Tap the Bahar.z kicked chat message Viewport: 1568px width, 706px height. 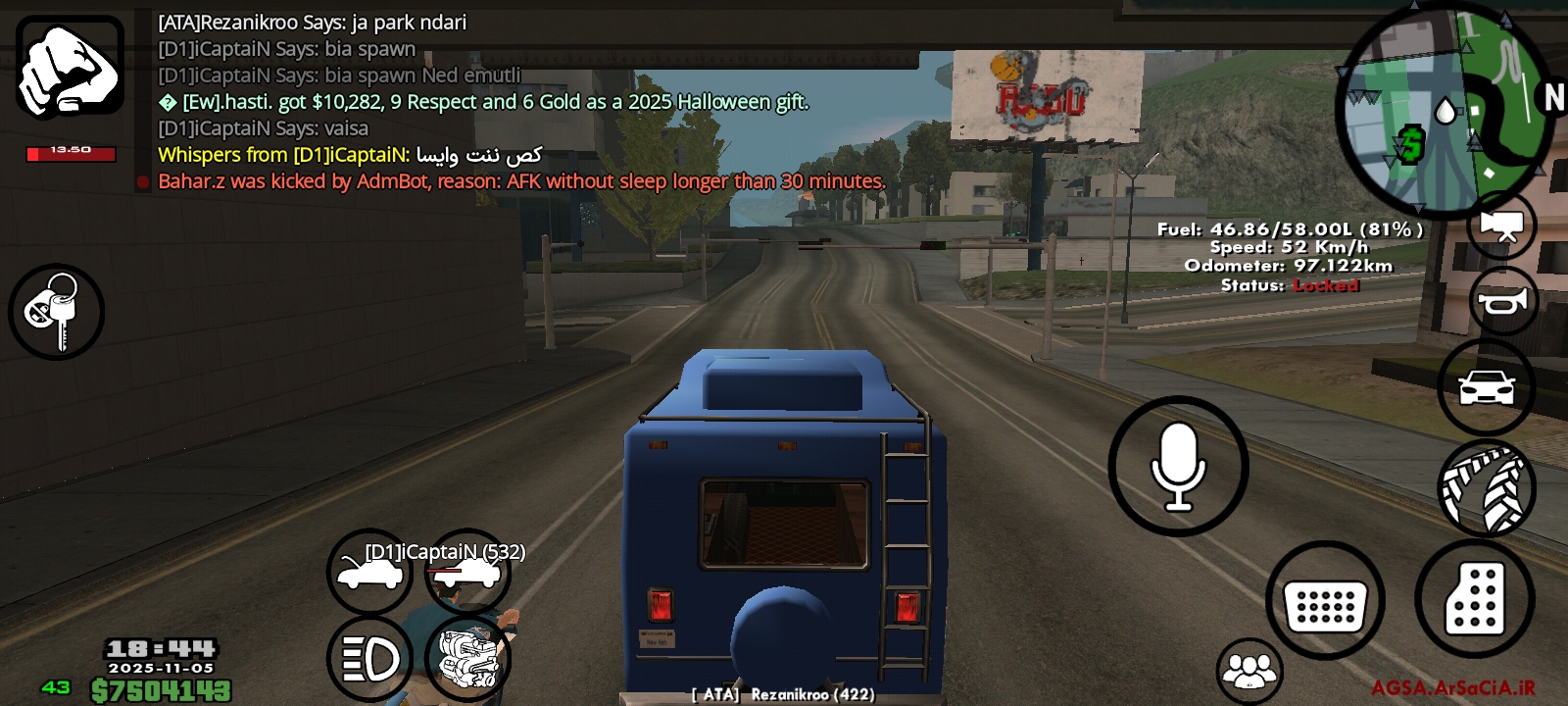519,181
